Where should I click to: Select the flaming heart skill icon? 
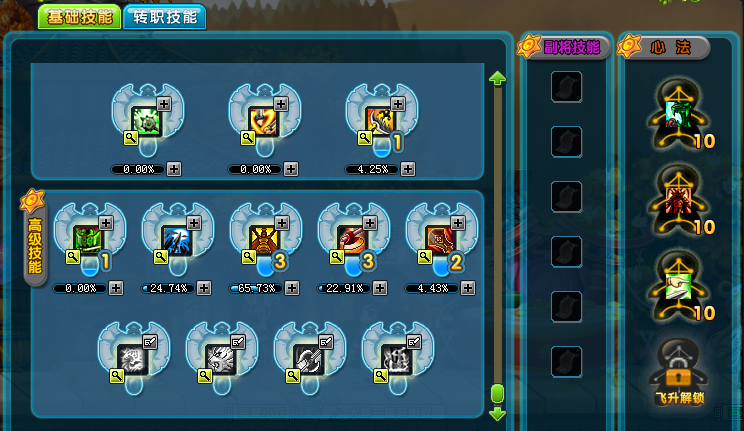click(264, 120)
